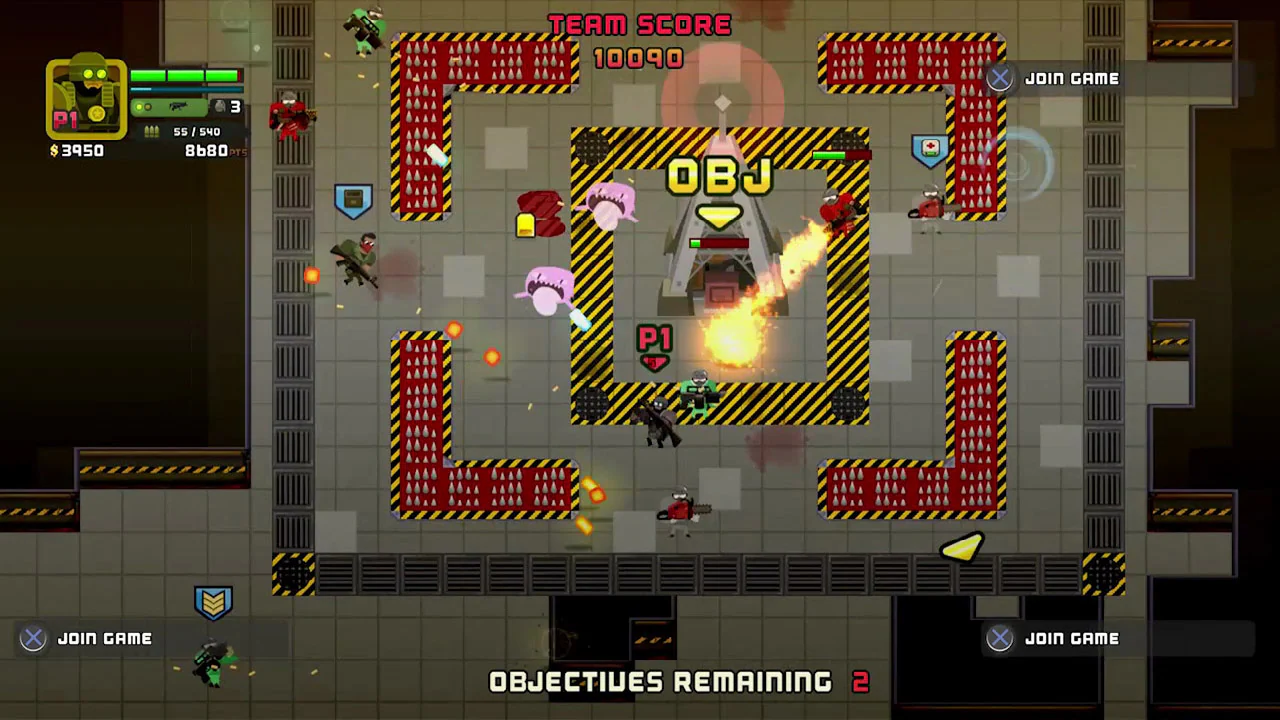Pick up the blue crate powerup icon
1280x720 pixels.
[355, 199]
